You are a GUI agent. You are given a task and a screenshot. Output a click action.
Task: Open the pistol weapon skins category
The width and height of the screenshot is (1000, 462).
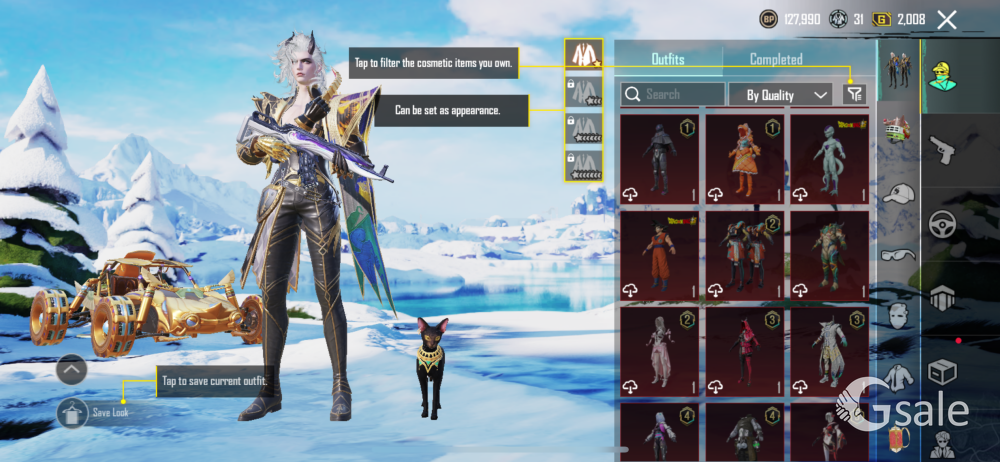[943, 152]
